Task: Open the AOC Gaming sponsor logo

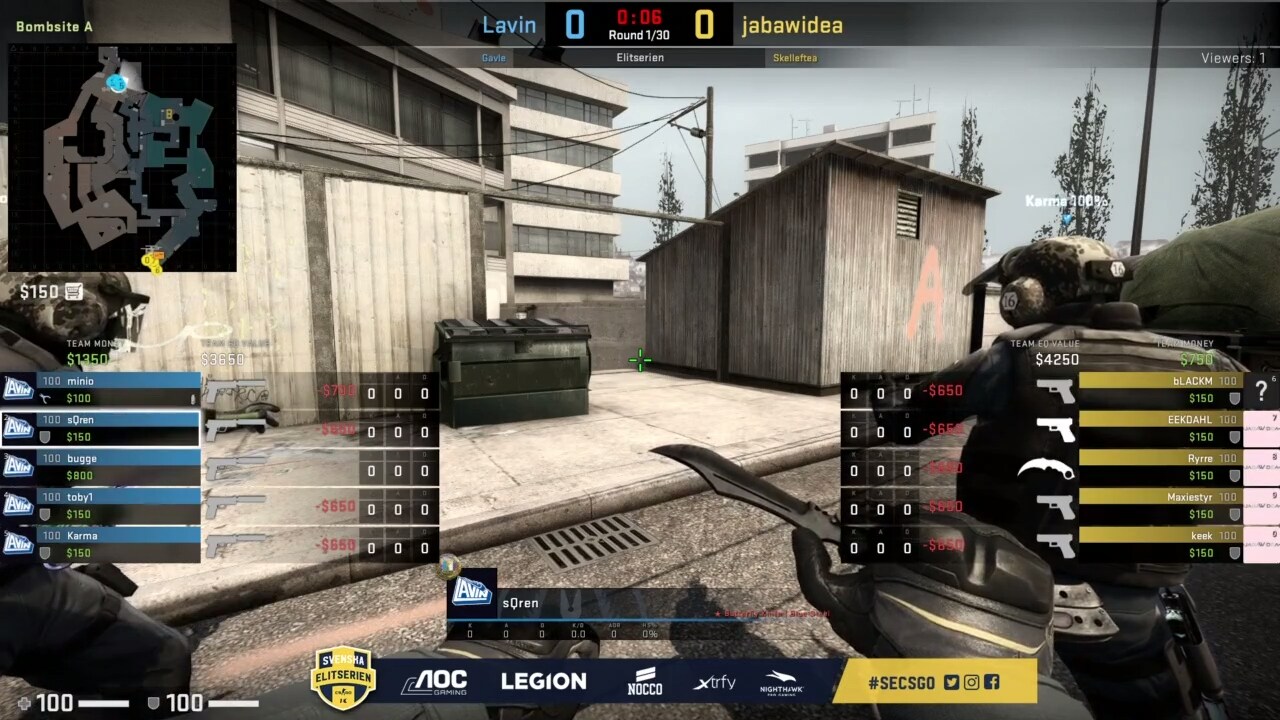Action: coord(434,682)
